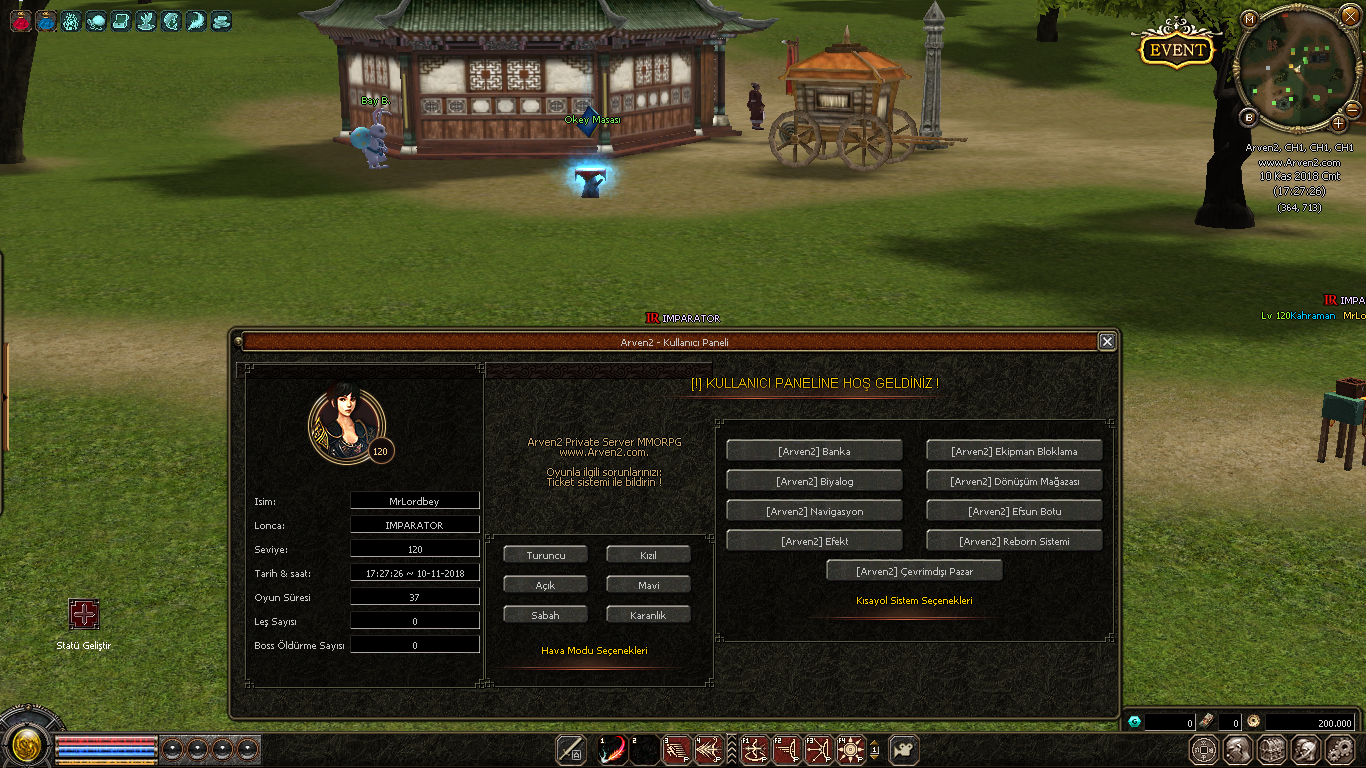Switch the sky to Sabah

click(x=546, y=615)
